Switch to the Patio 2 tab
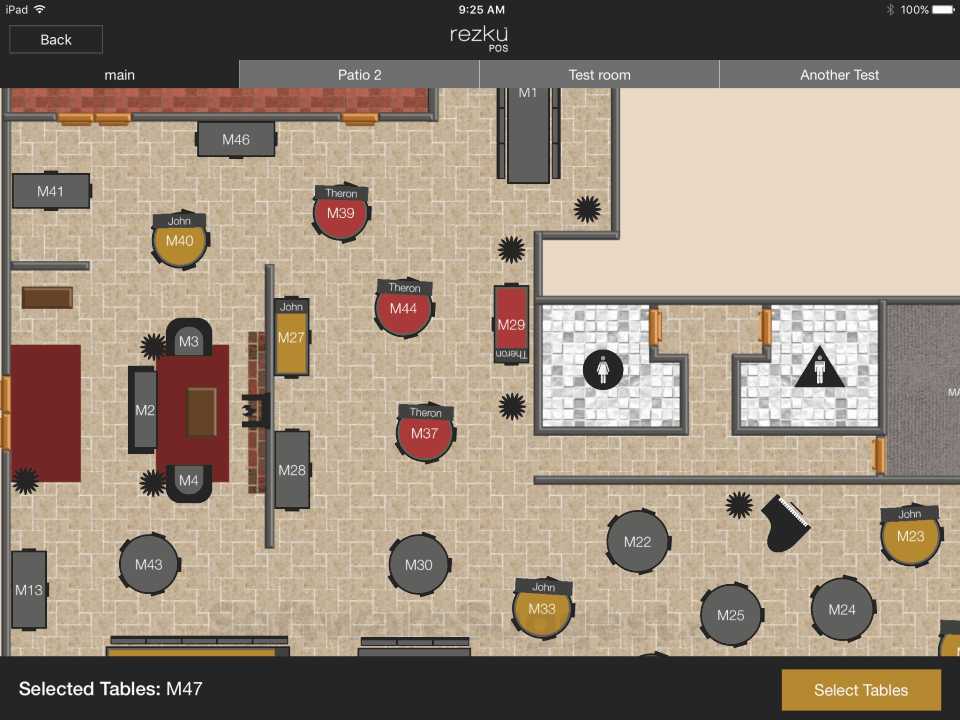The image size is (960, 720). [x=360, y=75]
